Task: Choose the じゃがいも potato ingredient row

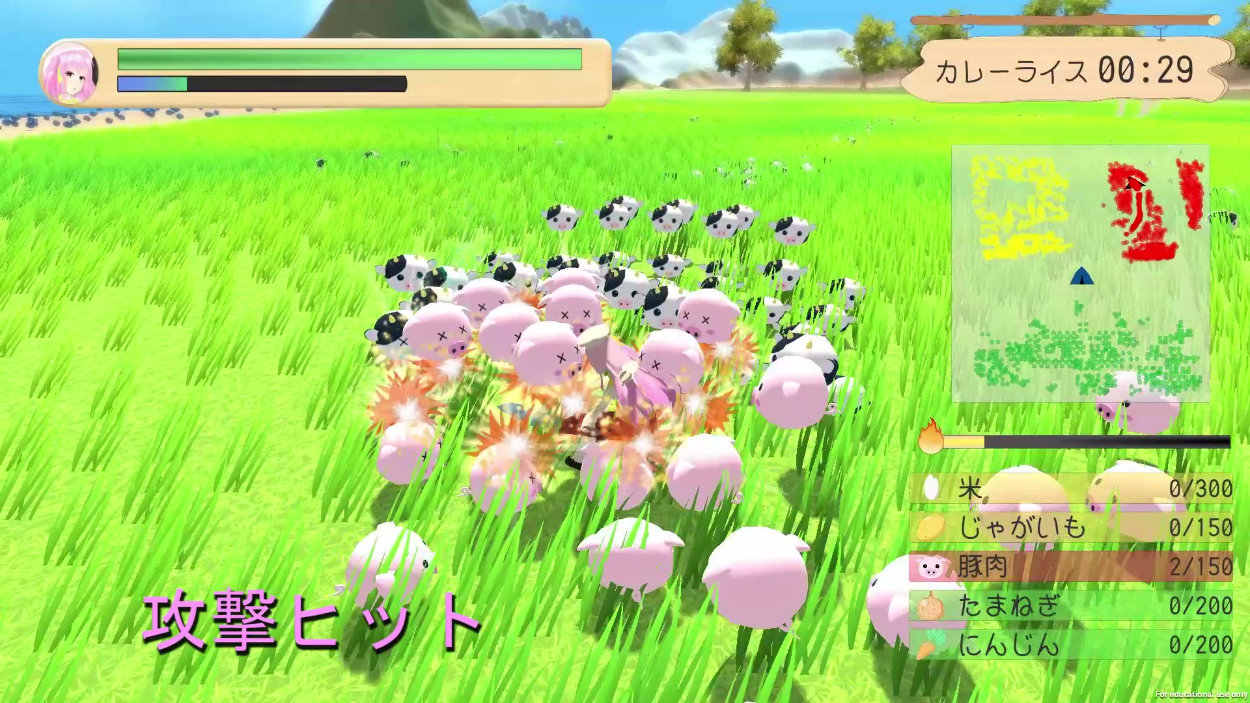Action: (1071, 527)
